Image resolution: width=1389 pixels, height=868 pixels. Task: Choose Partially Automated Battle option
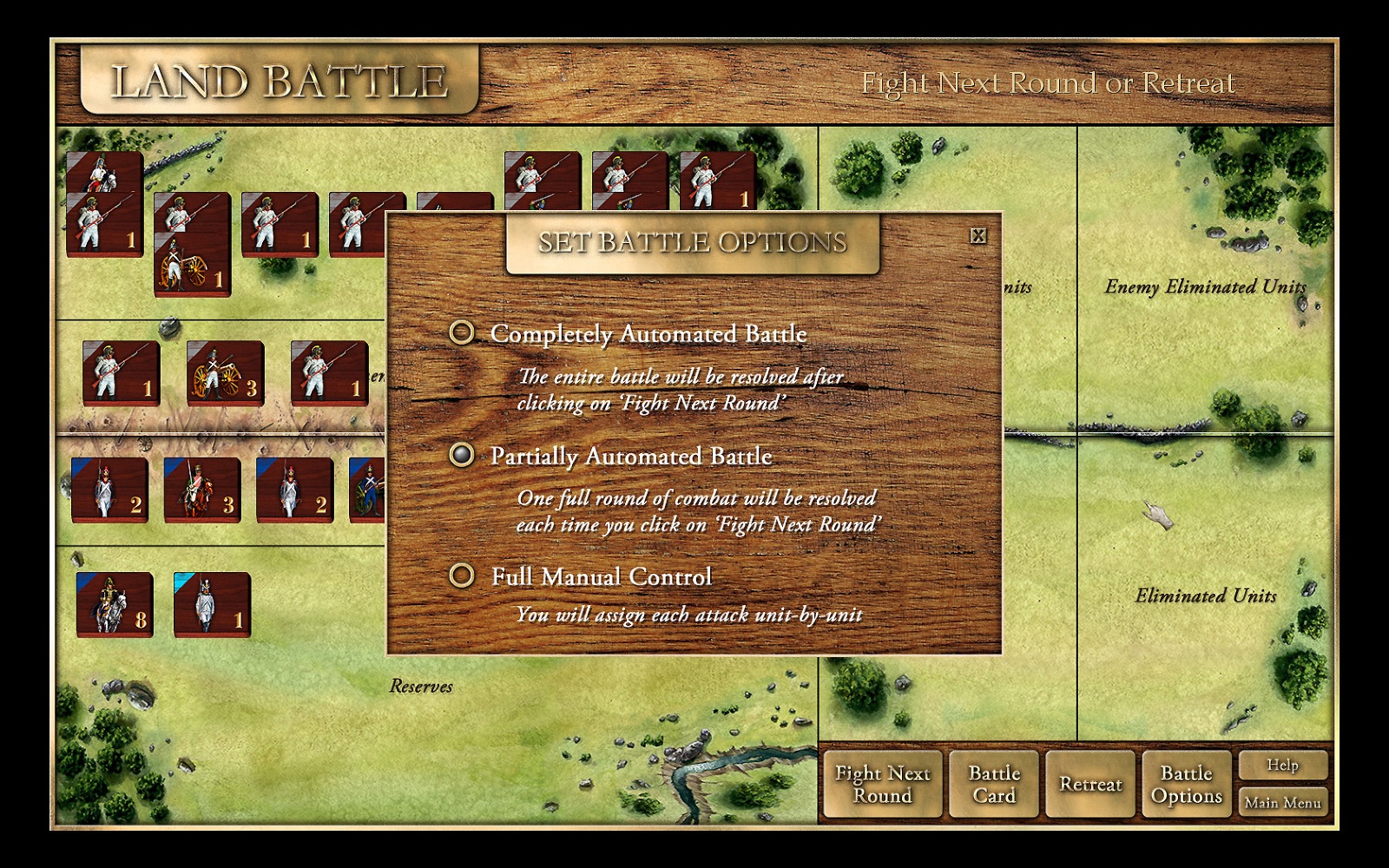(462, 454)
